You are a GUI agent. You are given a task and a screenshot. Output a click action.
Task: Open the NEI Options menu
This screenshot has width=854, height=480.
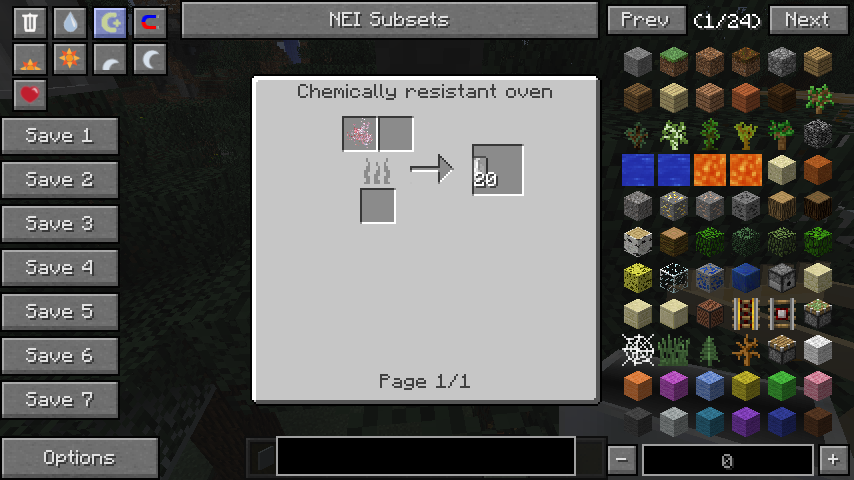coord(79,458)
